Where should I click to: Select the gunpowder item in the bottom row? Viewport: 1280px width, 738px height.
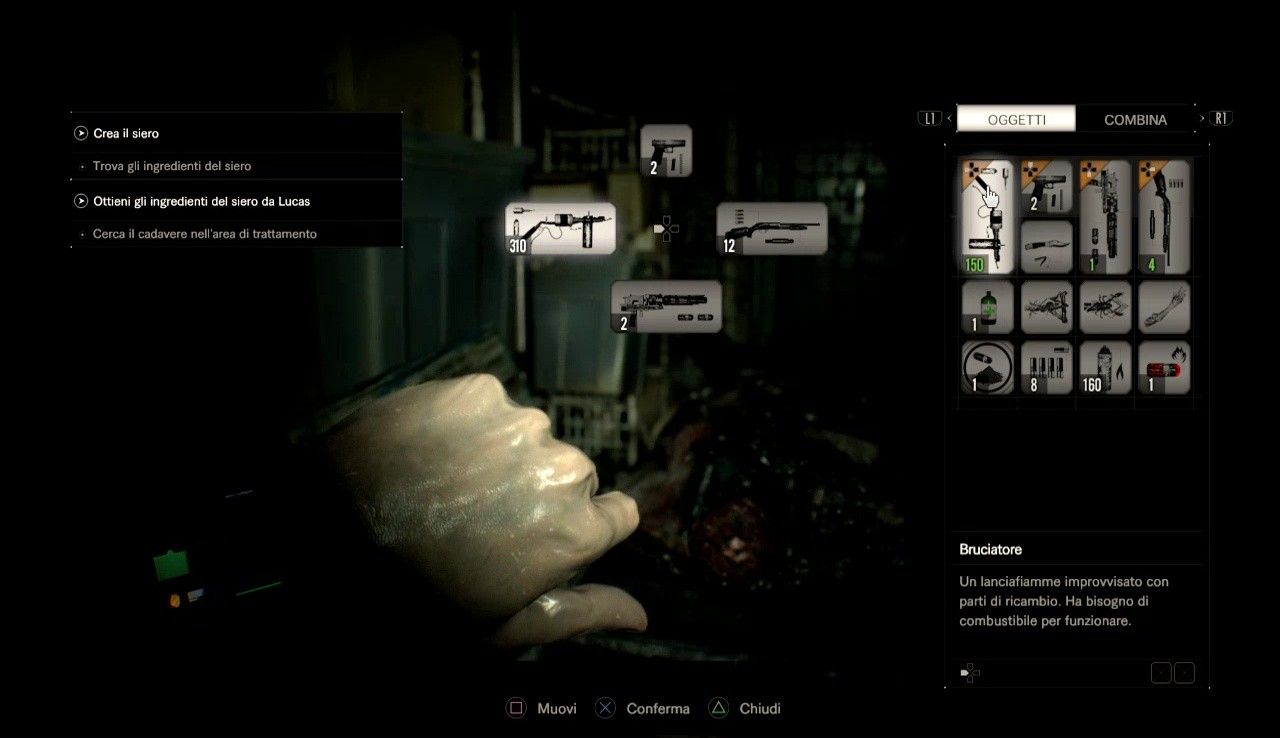[x=987, y=367]
